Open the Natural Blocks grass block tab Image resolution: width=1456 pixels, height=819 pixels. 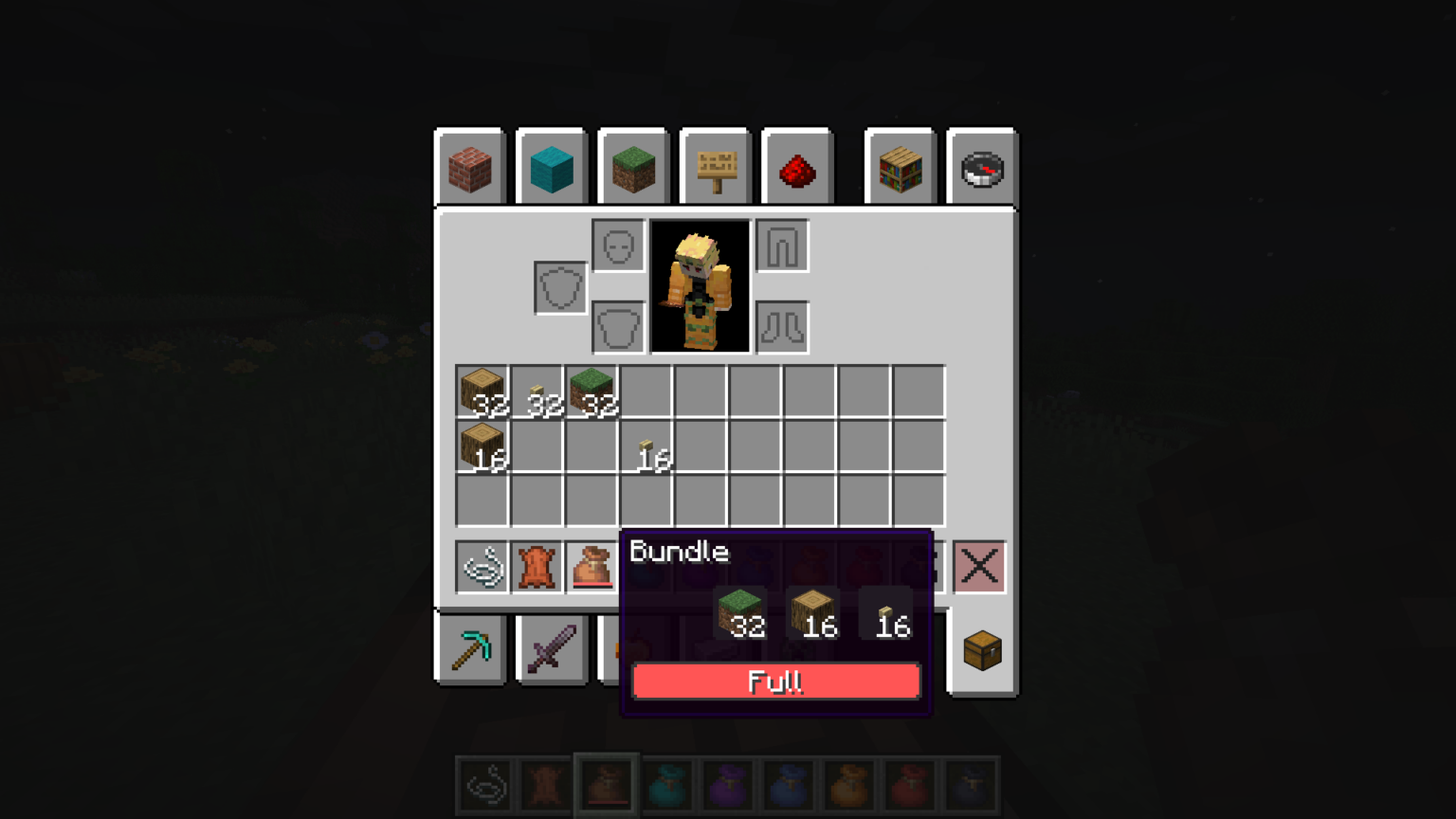633,168
